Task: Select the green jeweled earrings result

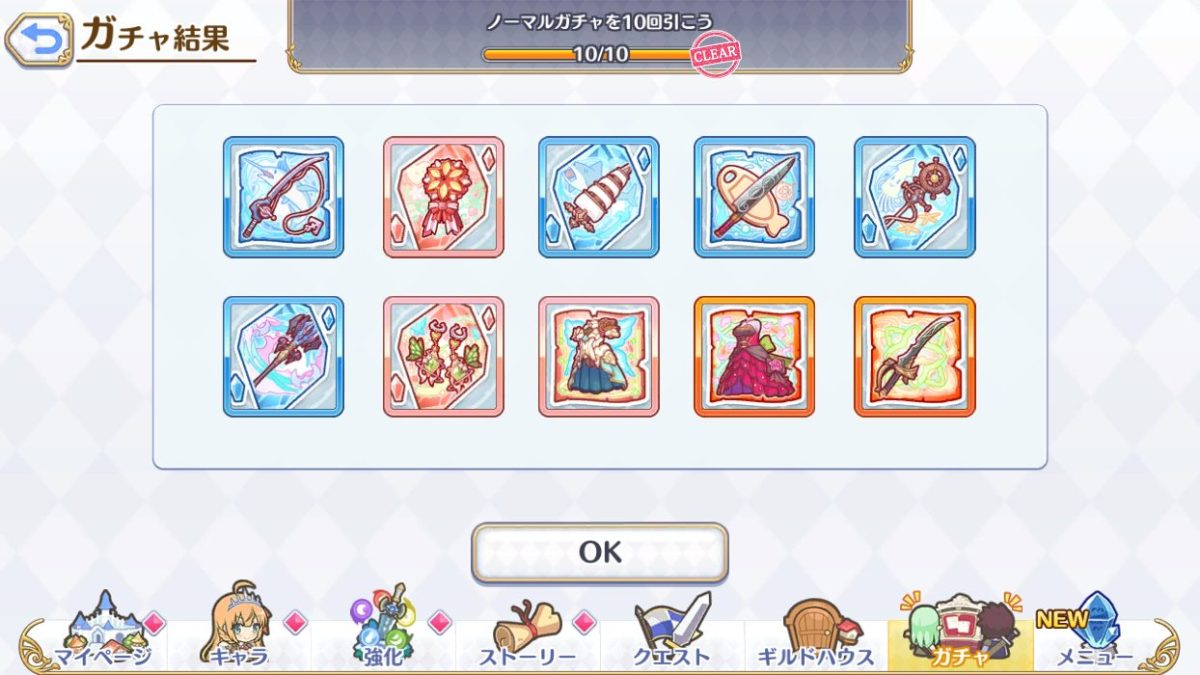Action: 443,356
